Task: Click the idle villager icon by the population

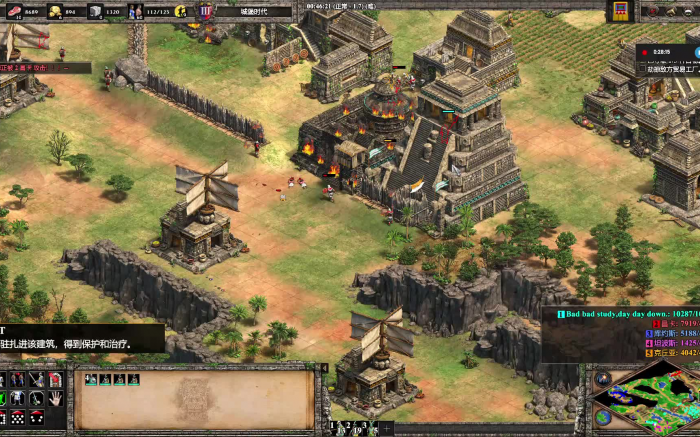Action: click(182, 12)
